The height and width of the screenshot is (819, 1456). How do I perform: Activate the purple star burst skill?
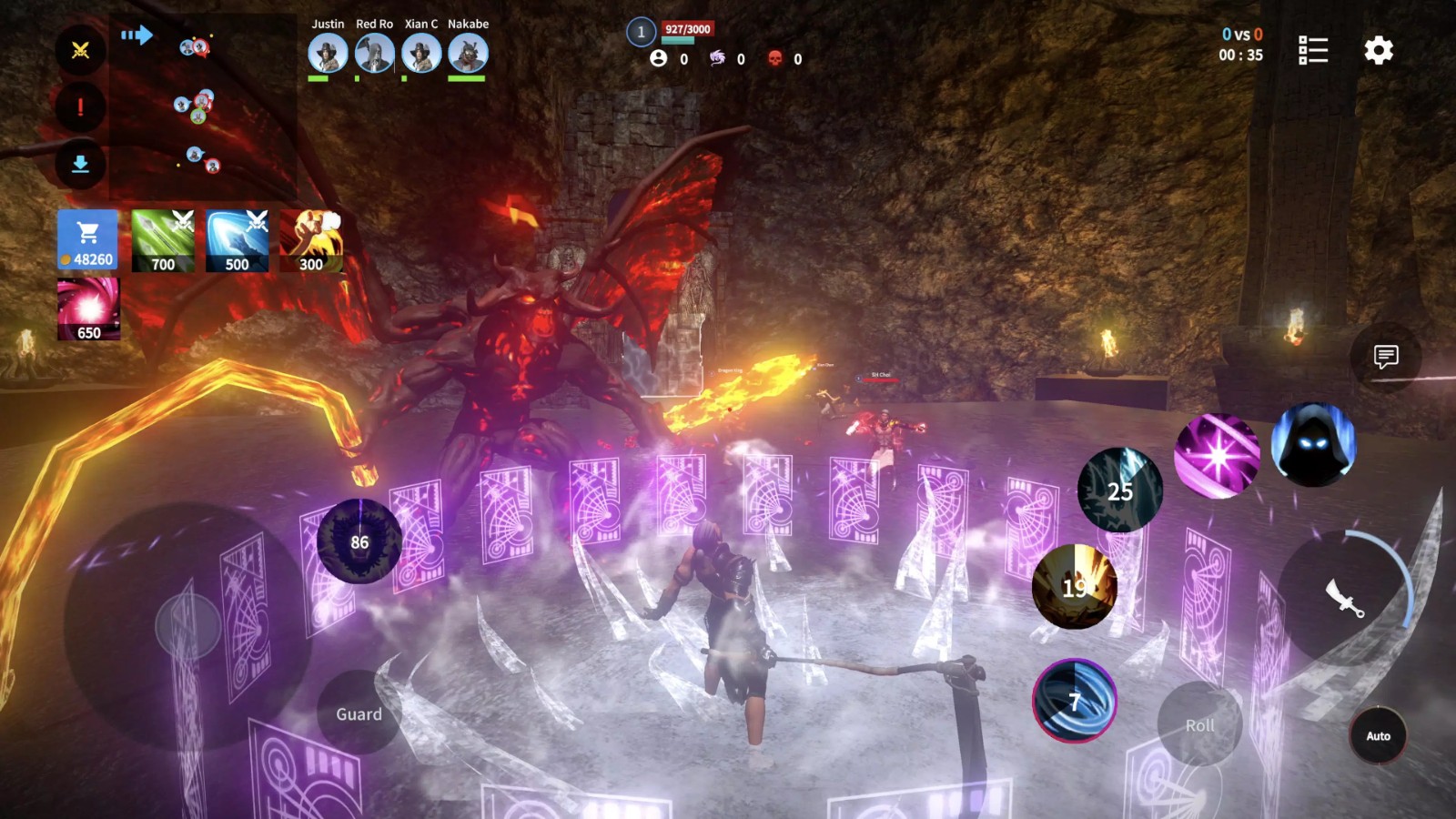click(x=1217, y=455)
